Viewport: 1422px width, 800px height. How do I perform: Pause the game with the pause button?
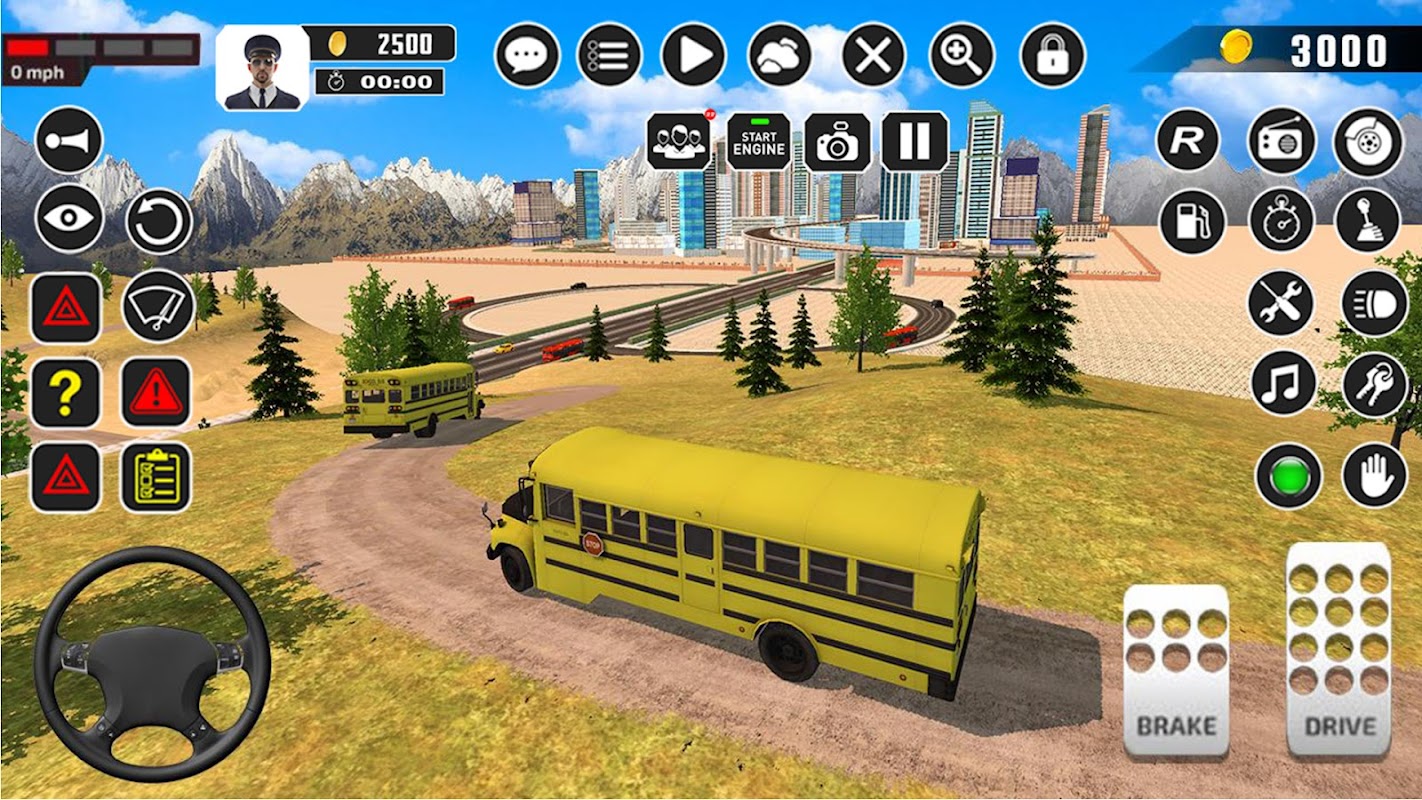[x=914, y=142]
